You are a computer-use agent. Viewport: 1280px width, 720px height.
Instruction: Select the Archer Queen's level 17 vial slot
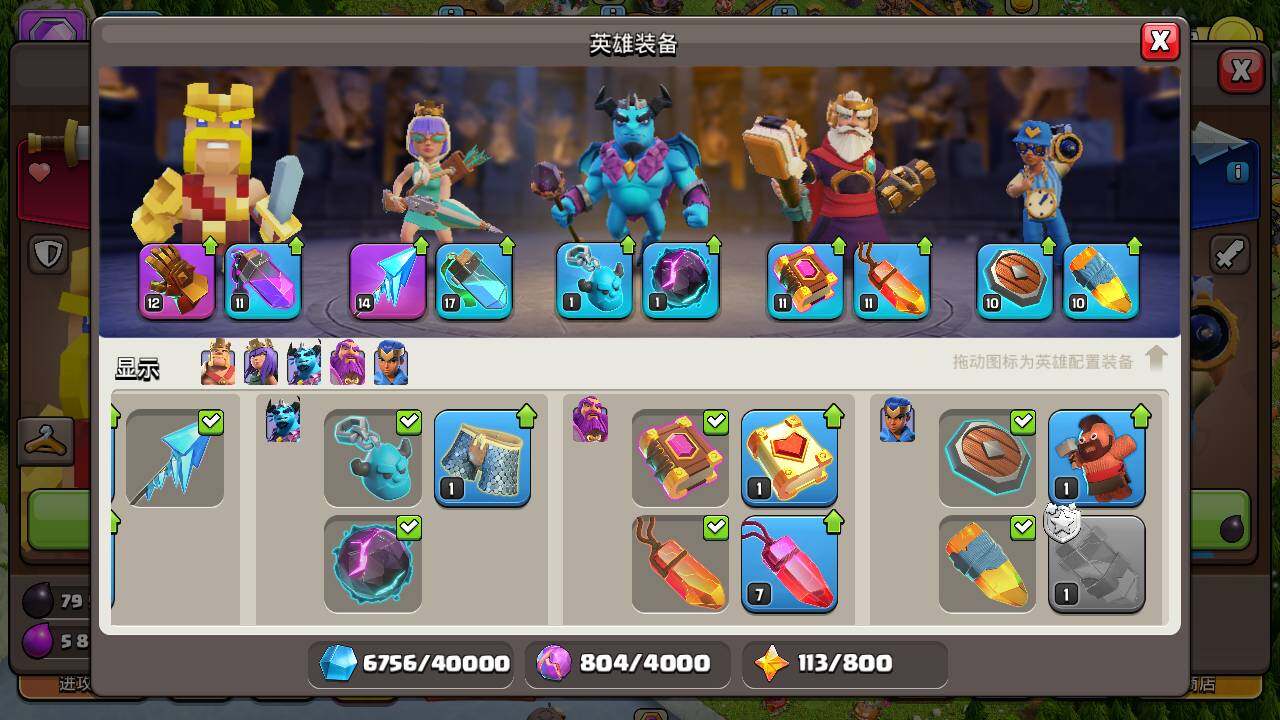pos(474,281)
